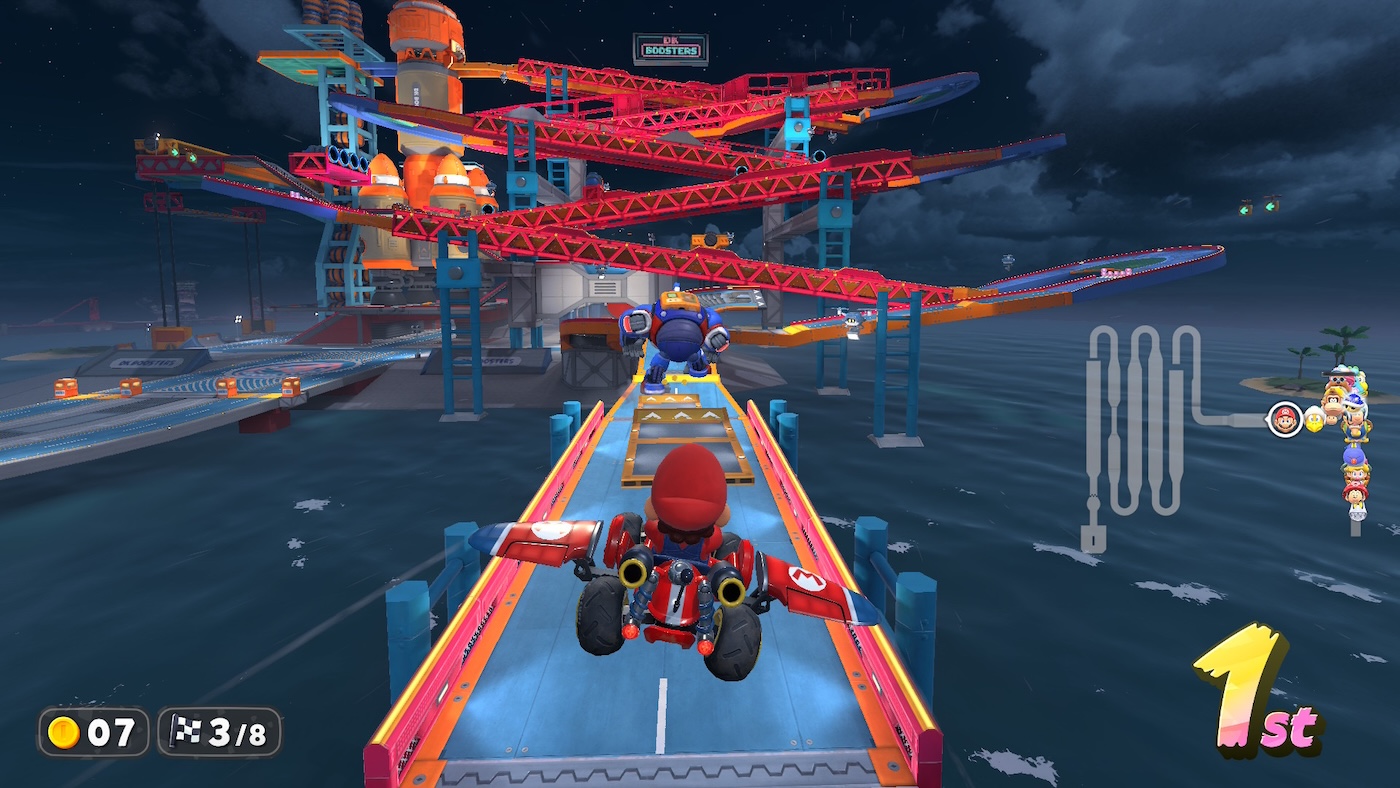Select Mario's circled marker on the minimap
The width and height of the screenshot is (1400, 788).
(1284, 419)
